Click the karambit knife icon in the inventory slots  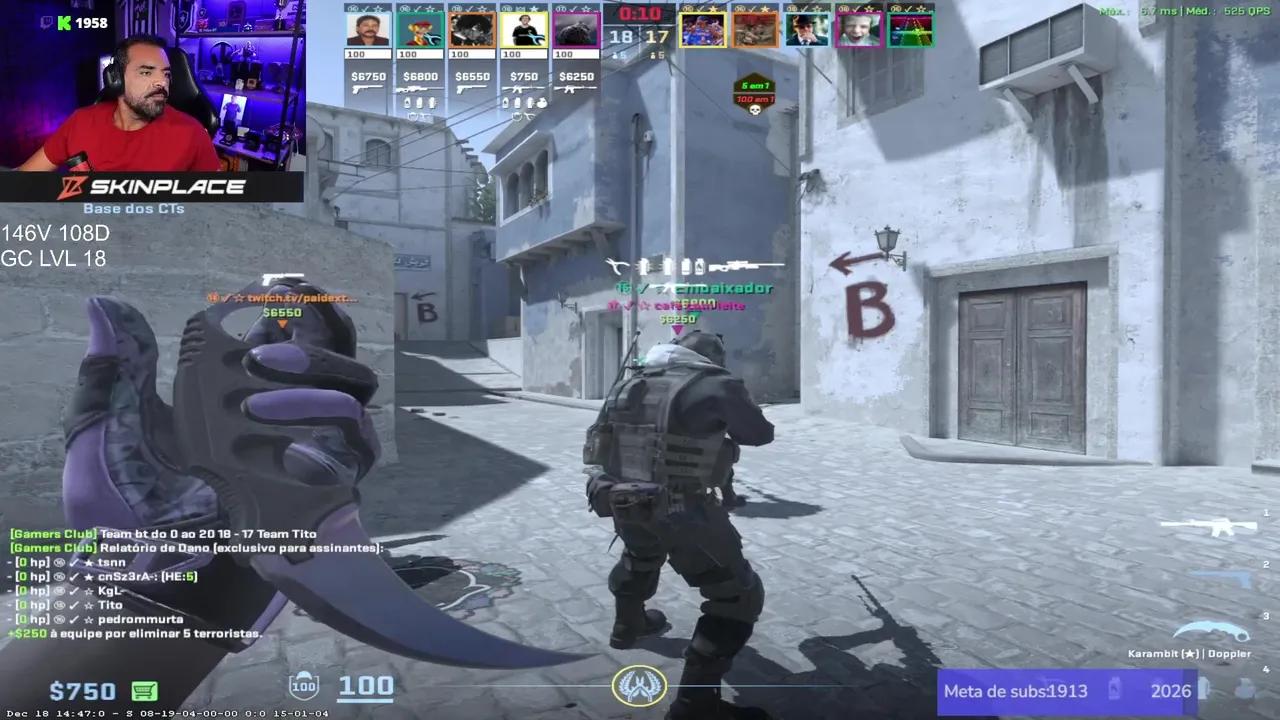[1213, 630]
